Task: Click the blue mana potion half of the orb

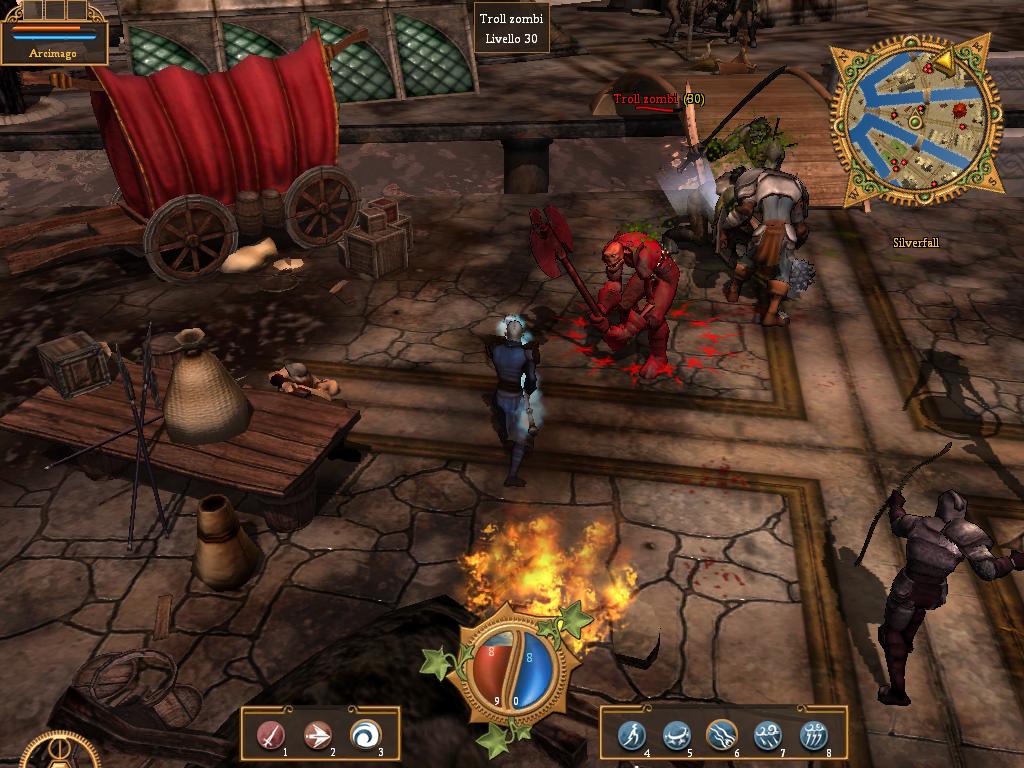Action: pyautogui.click(x=534, y=667)
